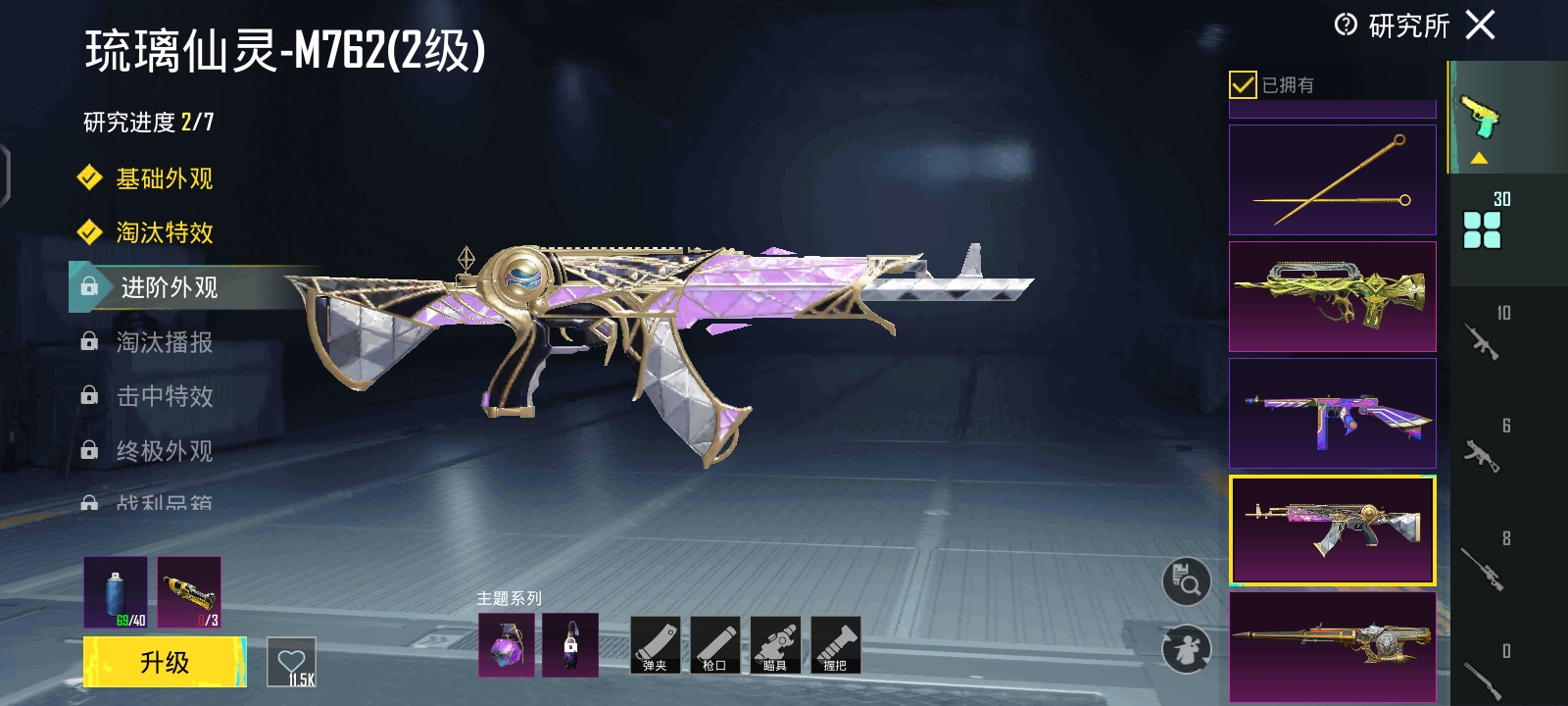Close the research lab screen
The width and height of the screenshot is (1568, 706).
click(x=1480, y=25)
